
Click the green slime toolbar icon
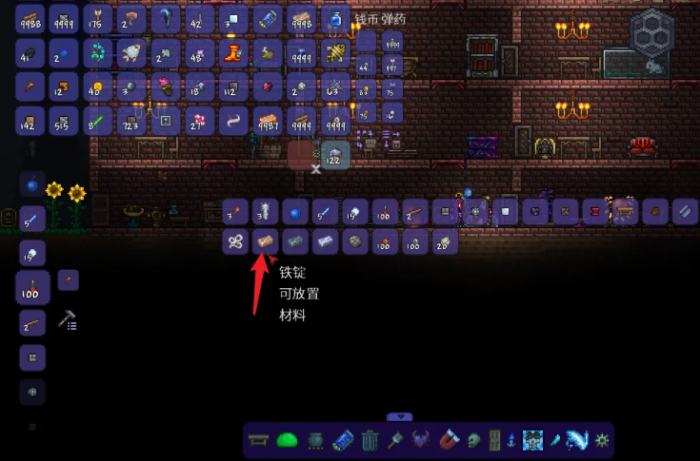click(x=287, y=440)
